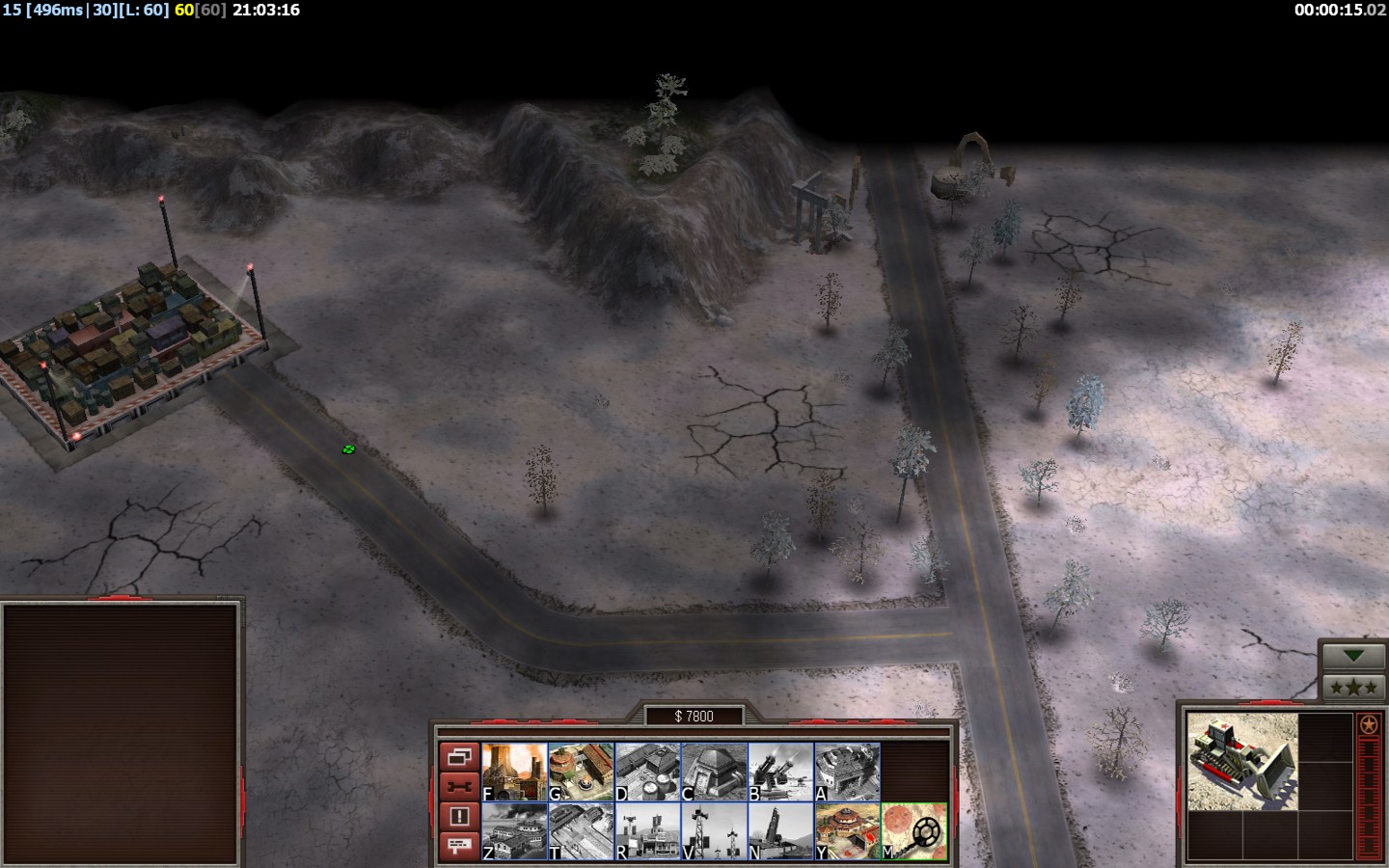Viewport: 1389px width, 868px height.
Task: Pick the Speaker Tower build icon
Action: coord(714,831)
